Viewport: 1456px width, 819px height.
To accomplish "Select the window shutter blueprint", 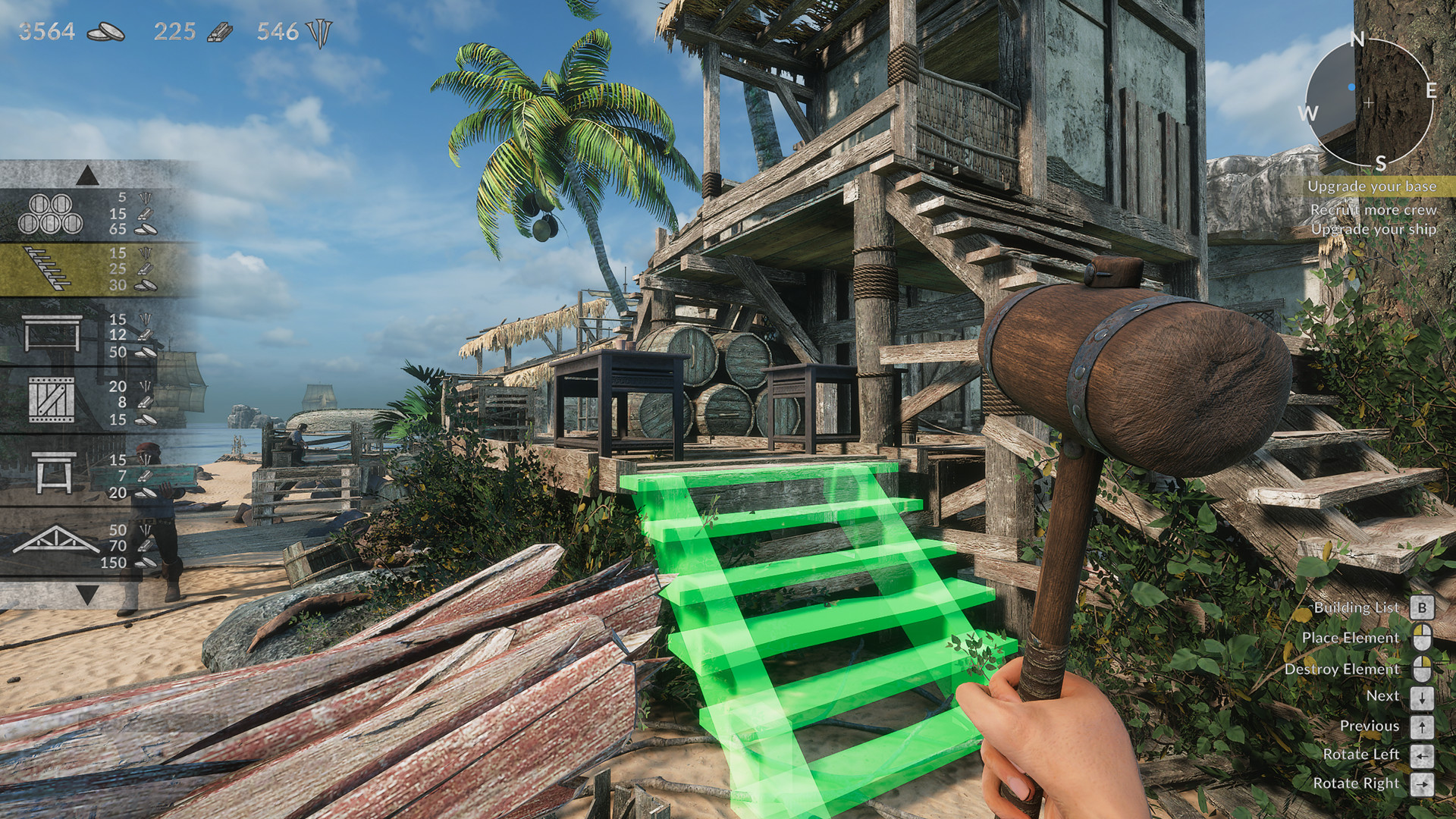I will point(53,398).
